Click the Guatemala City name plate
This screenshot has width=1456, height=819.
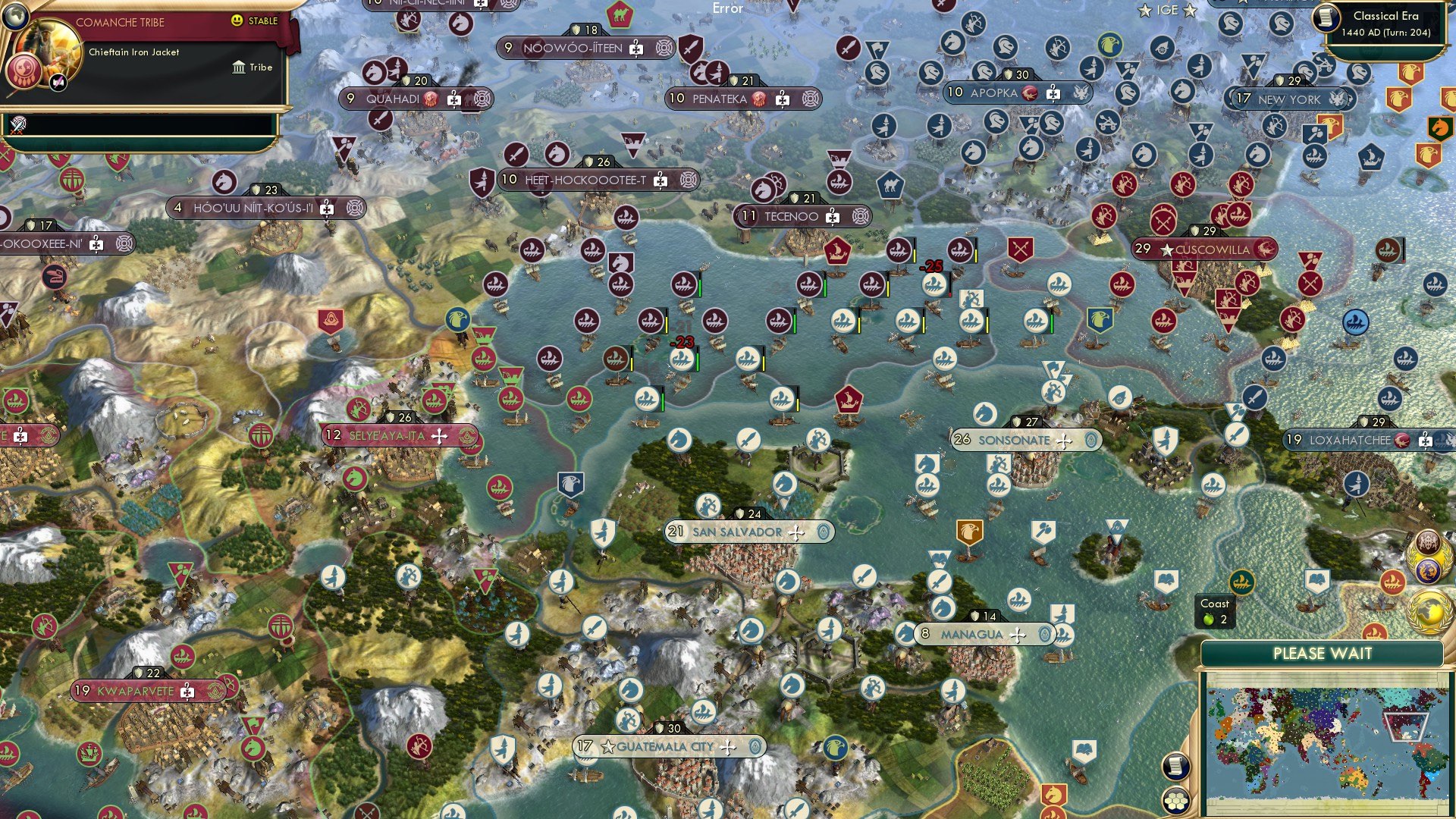pyautogui.click(x=664, y=746)
